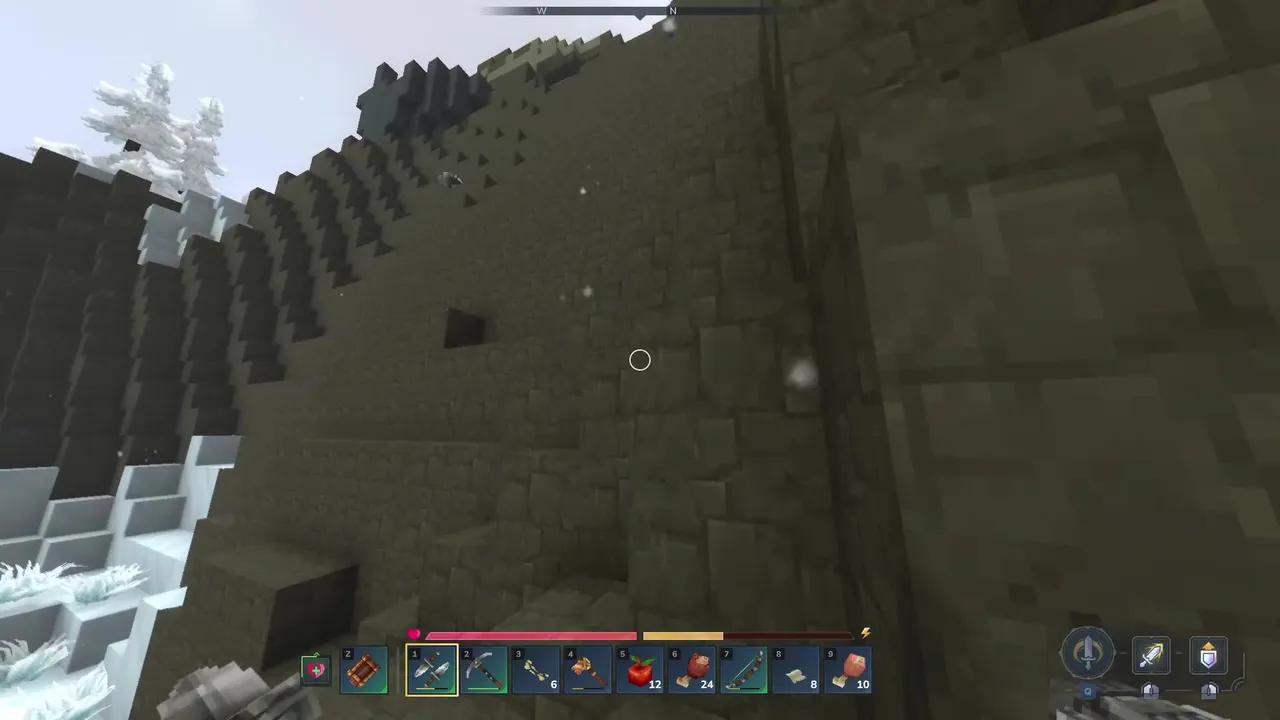Click the arrows stack in slot 3
Viewport: 1280px width, 720px height.
coord(536,668)
